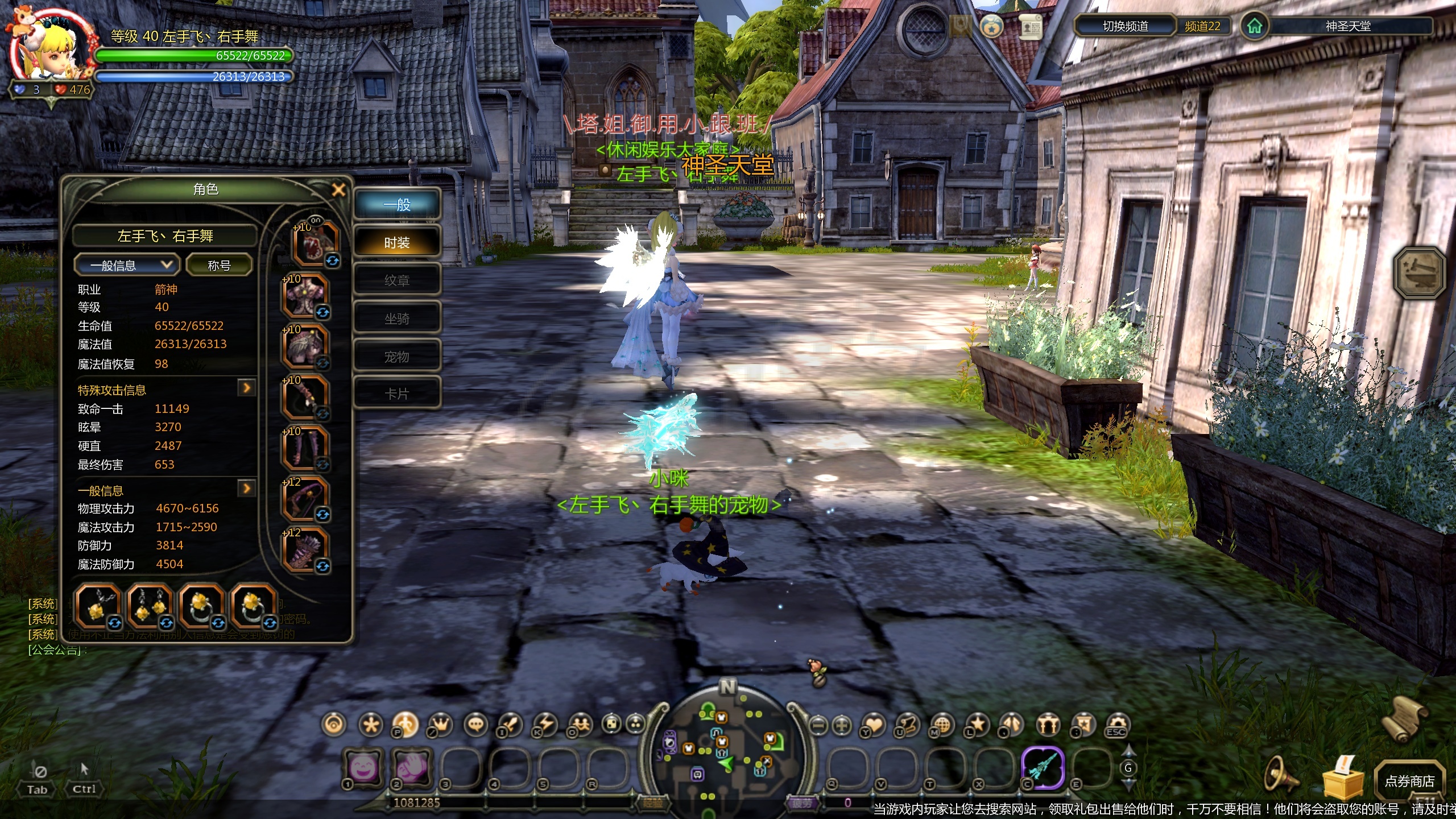
Task: Open the 卡片 card tab
Action: click(x=397, y=394)
